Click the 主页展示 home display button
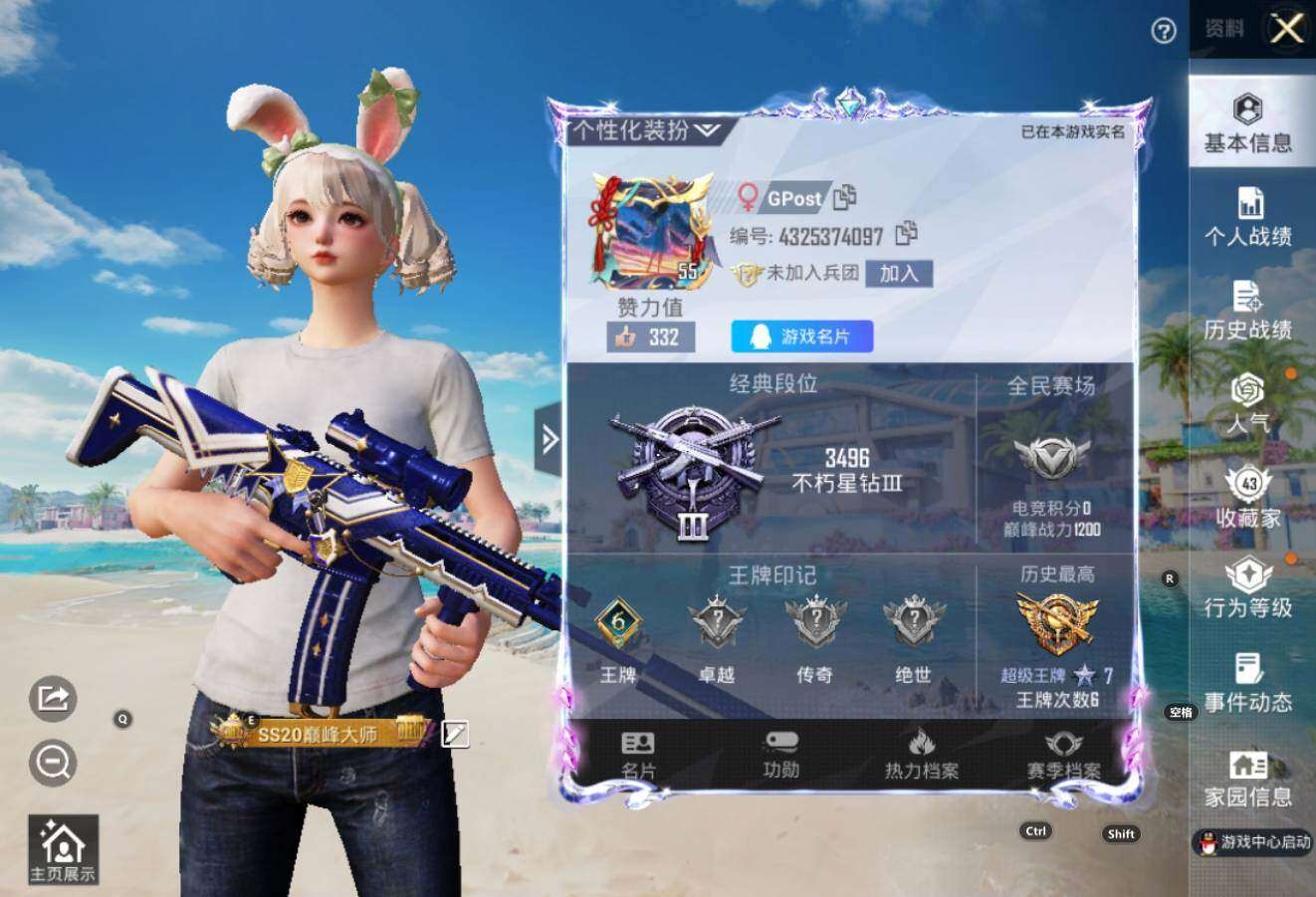 63,850
